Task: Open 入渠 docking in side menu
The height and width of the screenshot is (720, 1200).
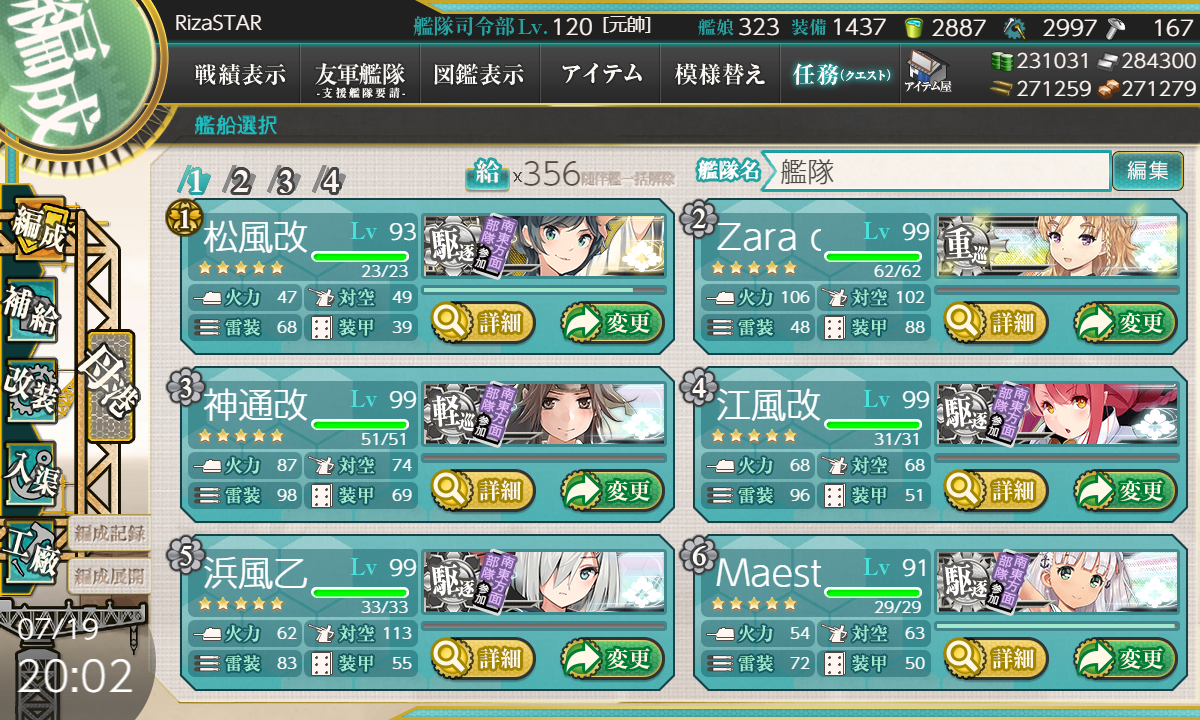Action: click(x=32, y=471)
